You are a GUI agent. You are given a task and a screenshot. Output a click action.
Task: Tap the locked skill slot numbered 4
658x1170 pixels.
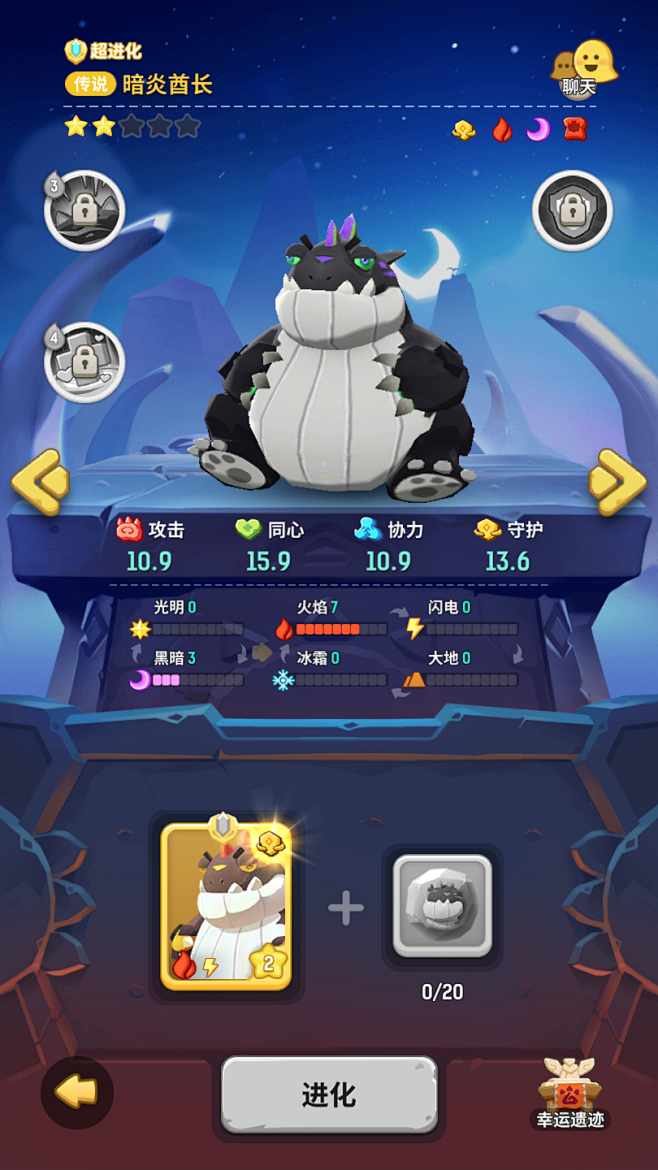[x=85, y=361]
